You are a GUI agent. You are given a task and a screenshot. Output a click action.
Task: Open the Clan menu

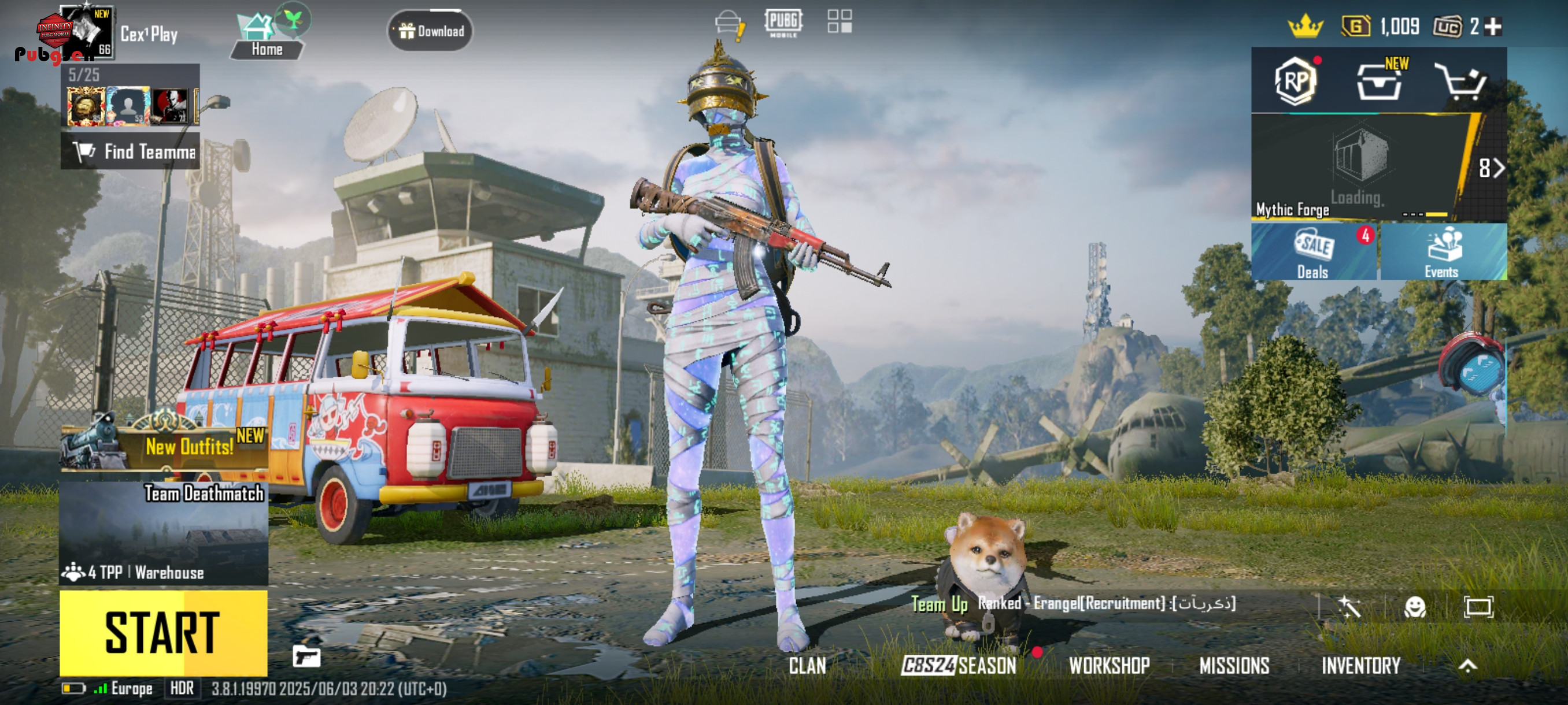[x=807, y=666]
